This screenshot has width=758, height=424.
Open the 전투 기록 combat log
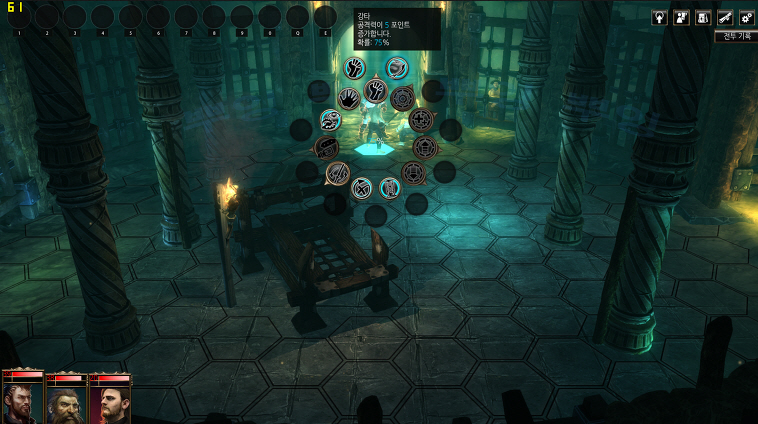pyautogui.click(x=736, y=36)
